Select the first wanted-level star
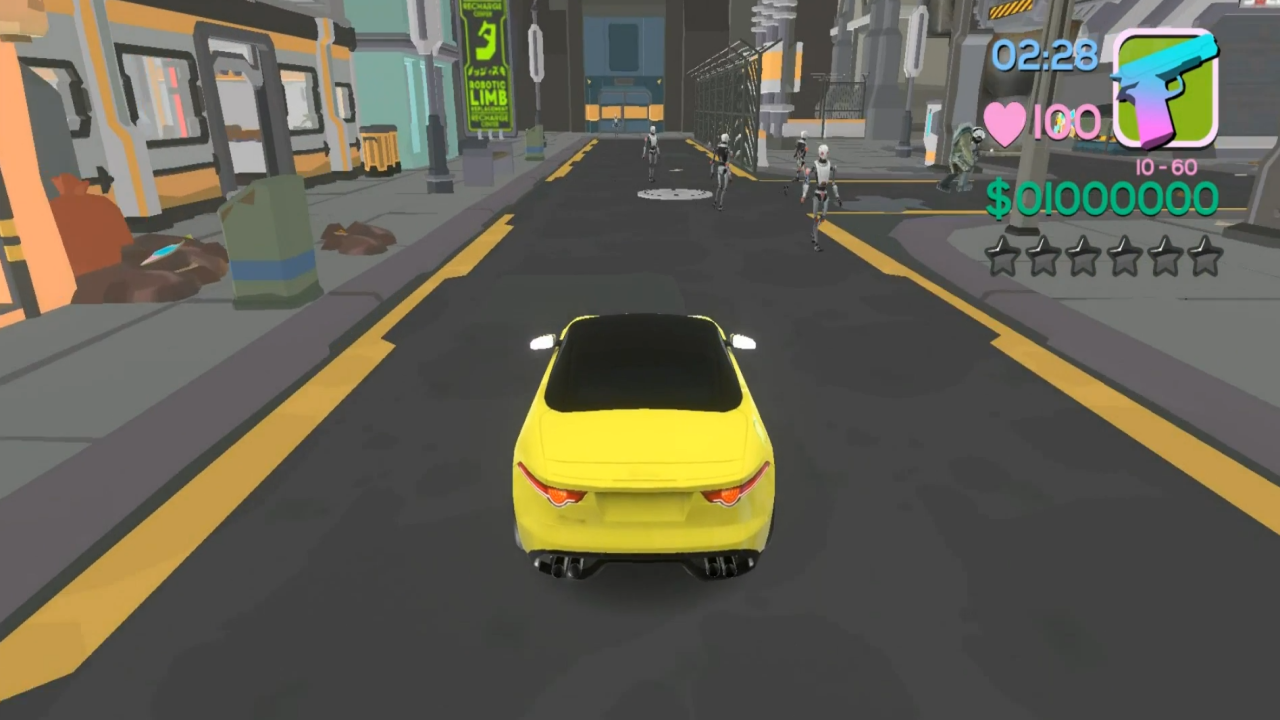Image resolution: width=1280 pixels, height=720 pixels. click(x=1003, y=257)
